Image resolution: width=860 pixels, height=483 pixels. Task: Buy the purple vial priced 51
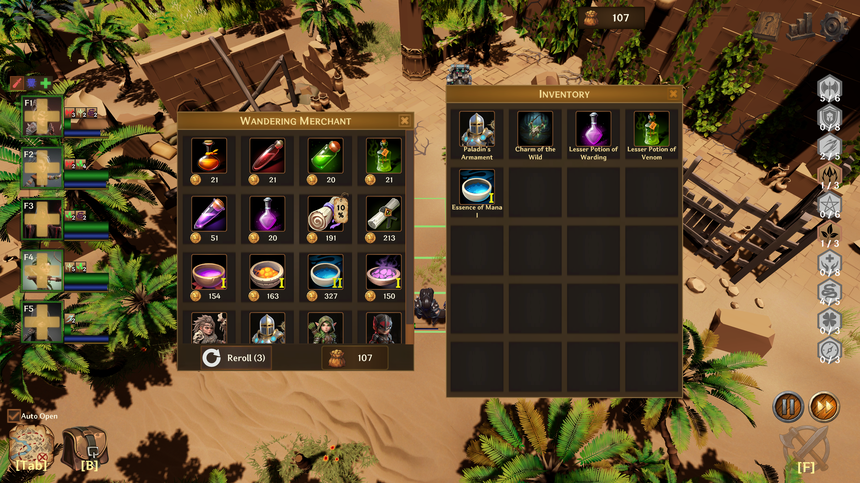coord(208,212)
